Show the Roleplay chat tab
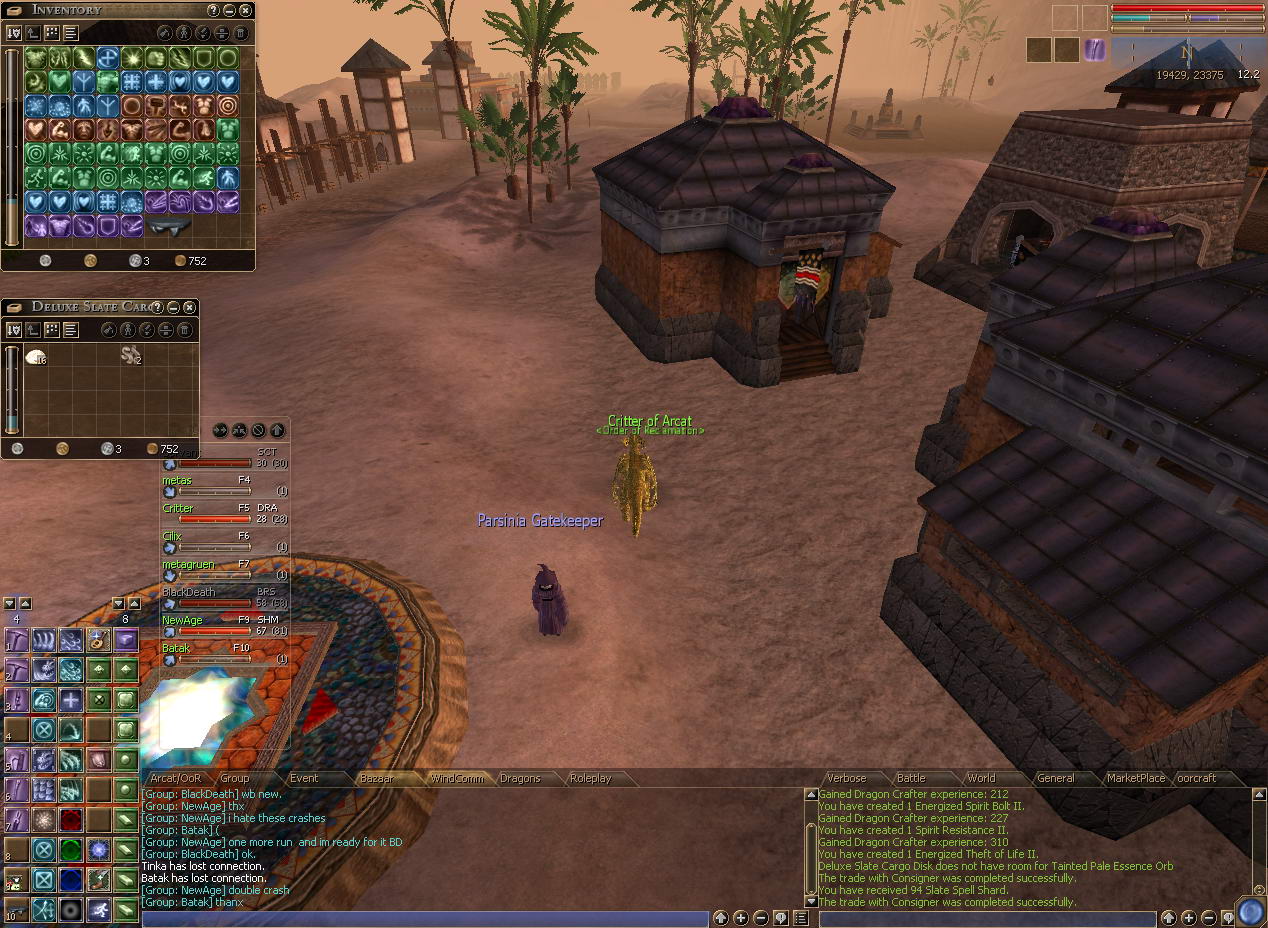Viewport: 1268px width, 928px height. pos(590,778)
